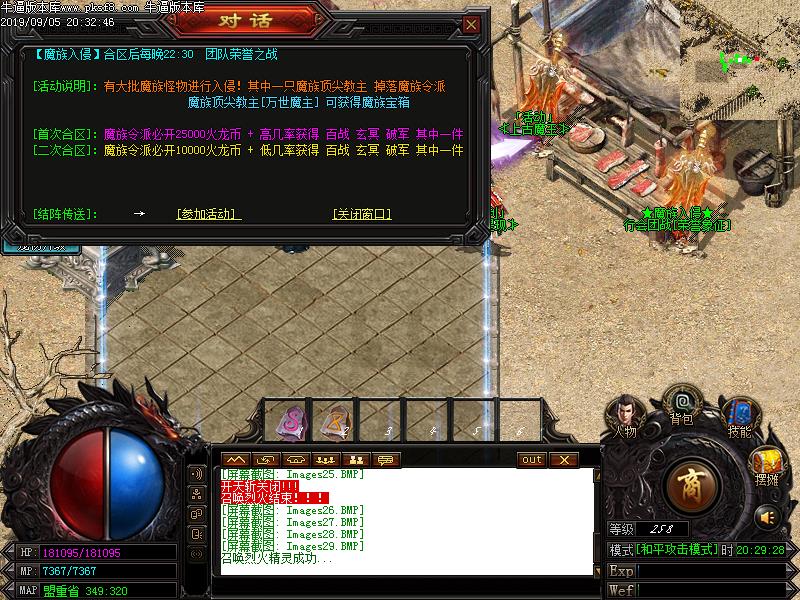Image resolution: width=800 pixels, height=600 pixels.
Task: Join the event via 参加活动 link
Action: pos(209,214)
